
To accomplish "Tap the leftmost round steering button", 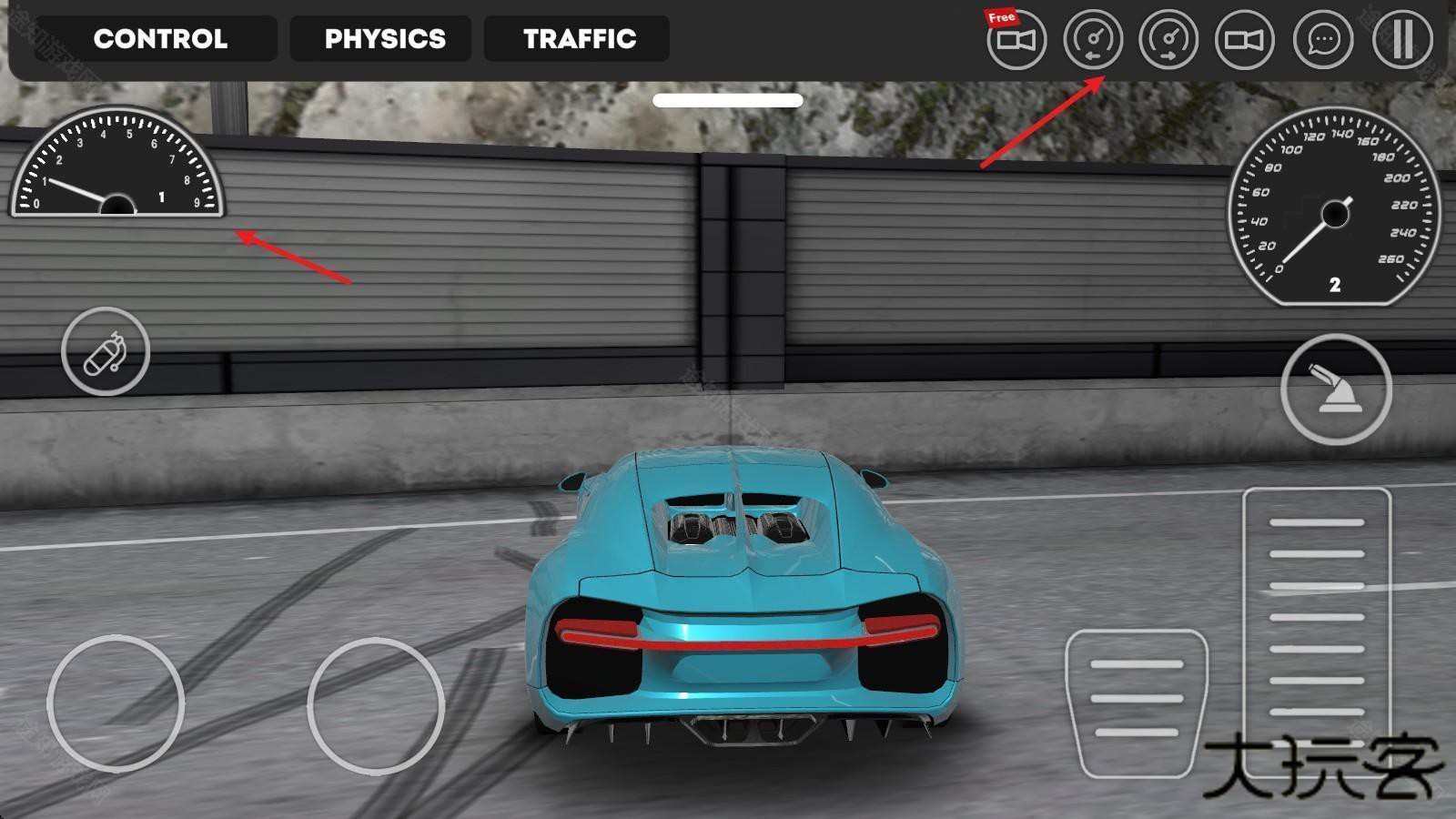I will [x=116, y=703].
